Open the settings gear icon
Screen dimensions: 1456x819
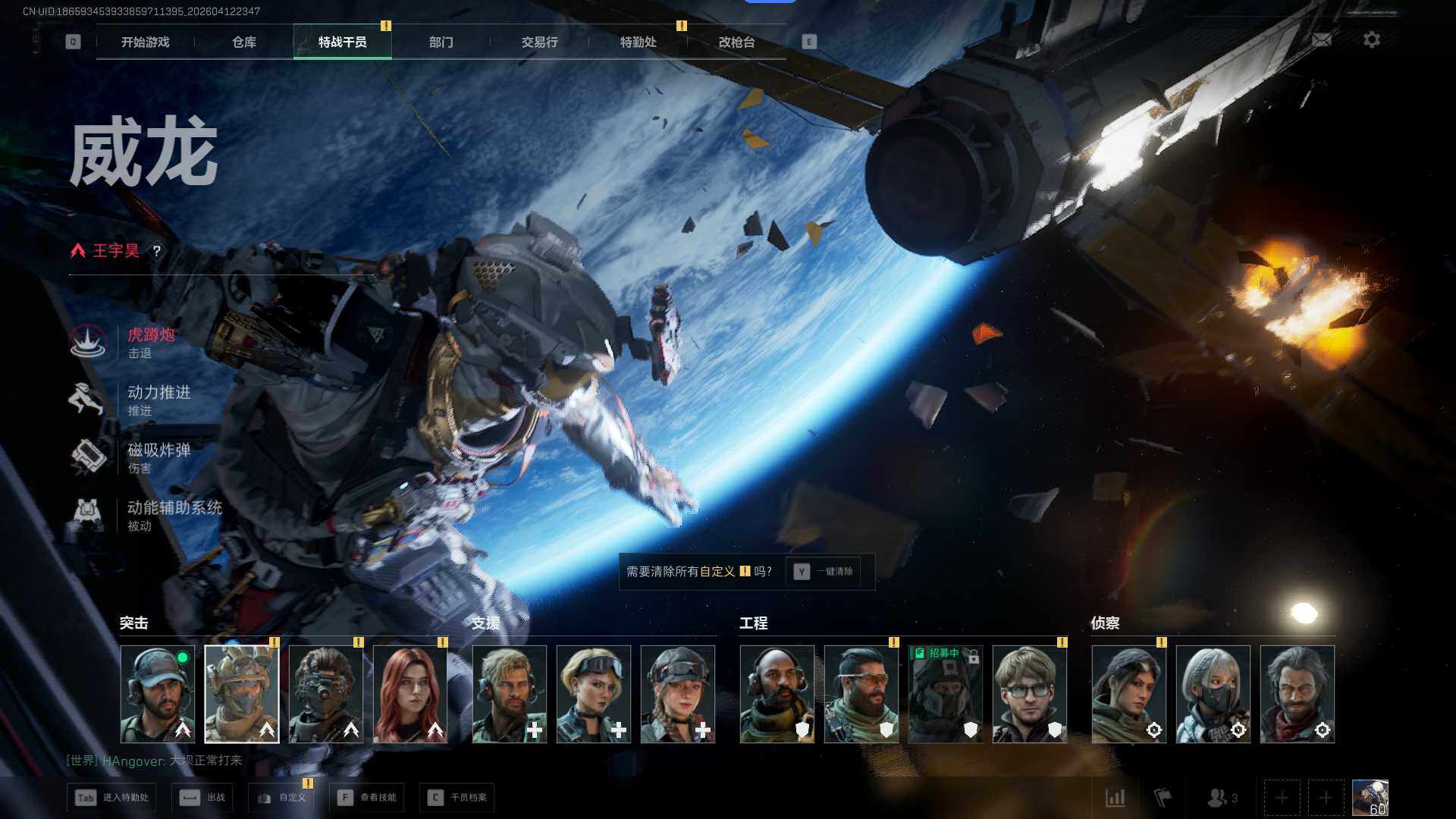pos(1372,40)
